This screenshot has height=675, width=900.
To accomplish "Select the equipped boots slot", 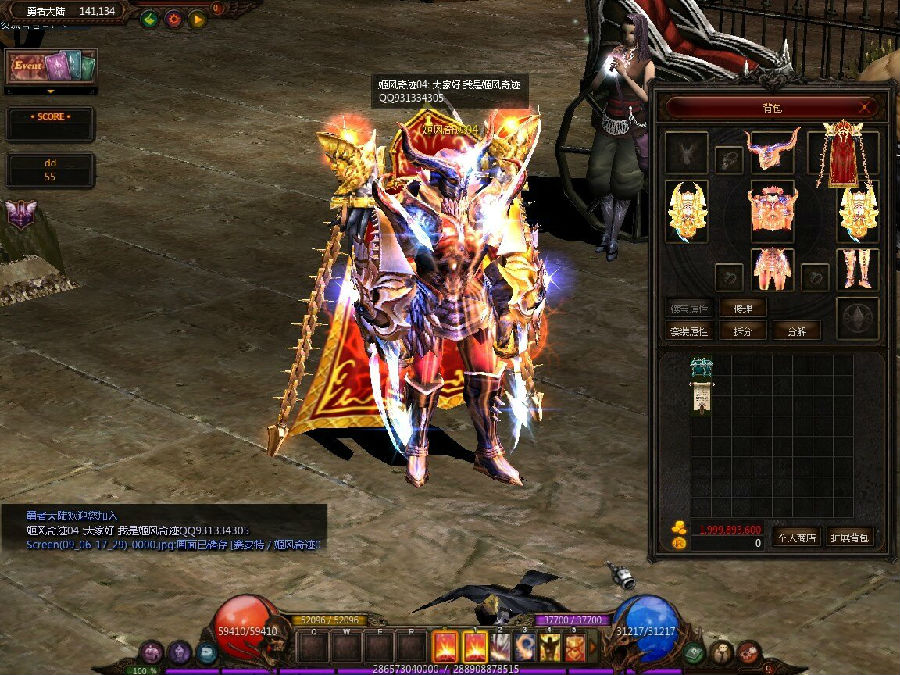I will pos(857,268).
